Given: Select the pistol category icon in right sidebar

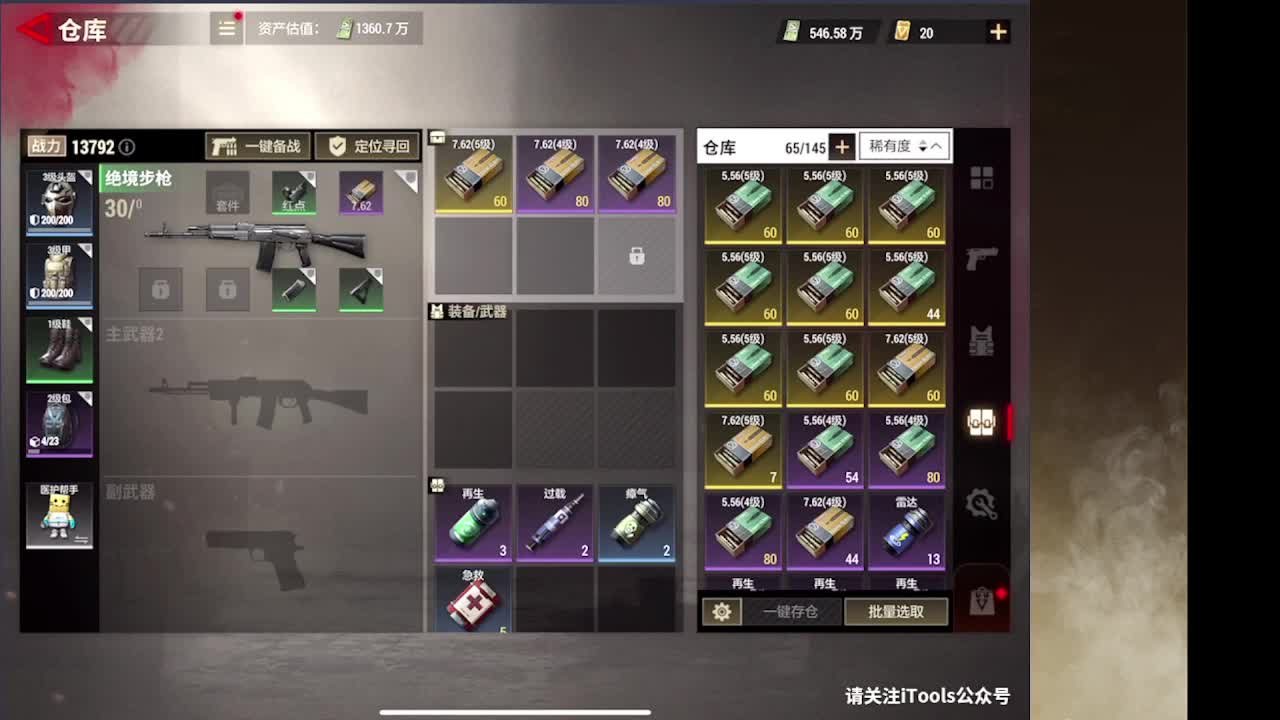Looking at the screenshot, I should (x=982, y=258).
